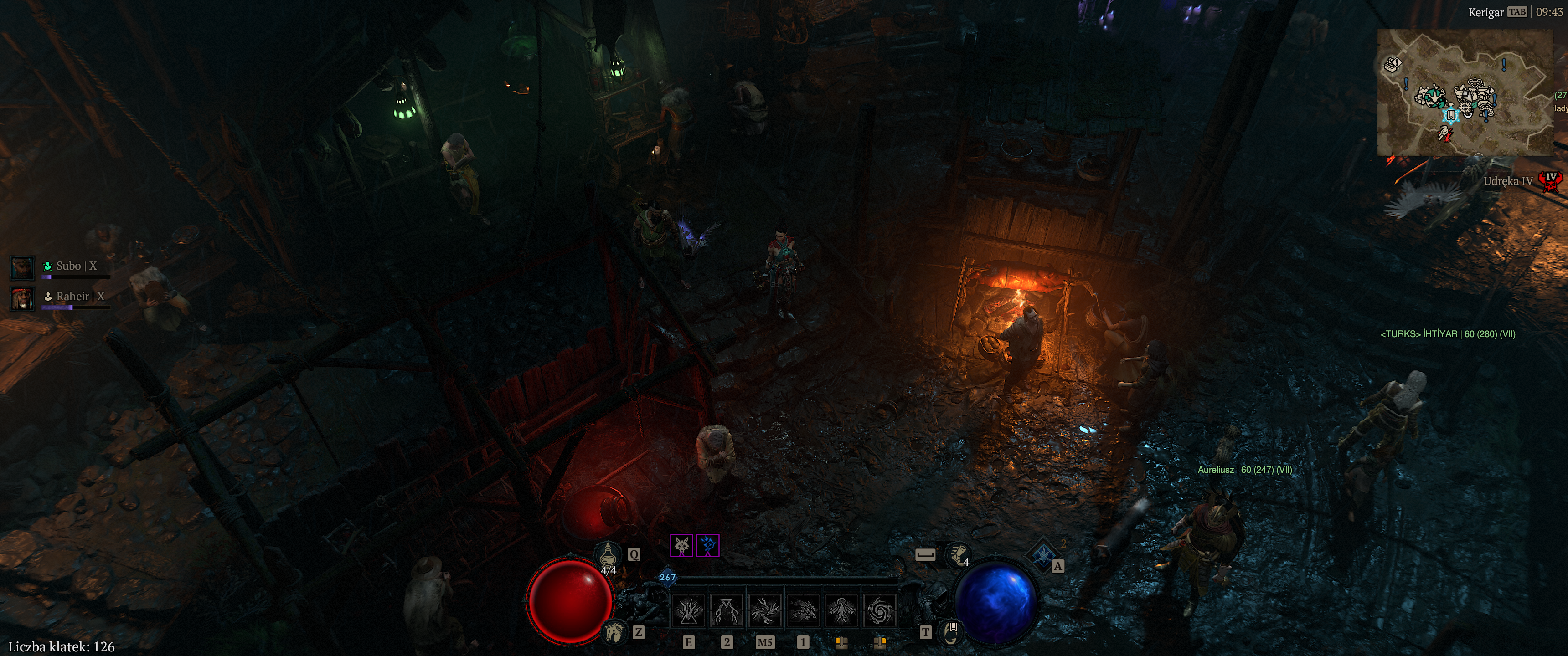Select Subo's mercenary portrait
Viewport: 1568px width, 656px height.
pyautogui.click(x=22, y=267)
